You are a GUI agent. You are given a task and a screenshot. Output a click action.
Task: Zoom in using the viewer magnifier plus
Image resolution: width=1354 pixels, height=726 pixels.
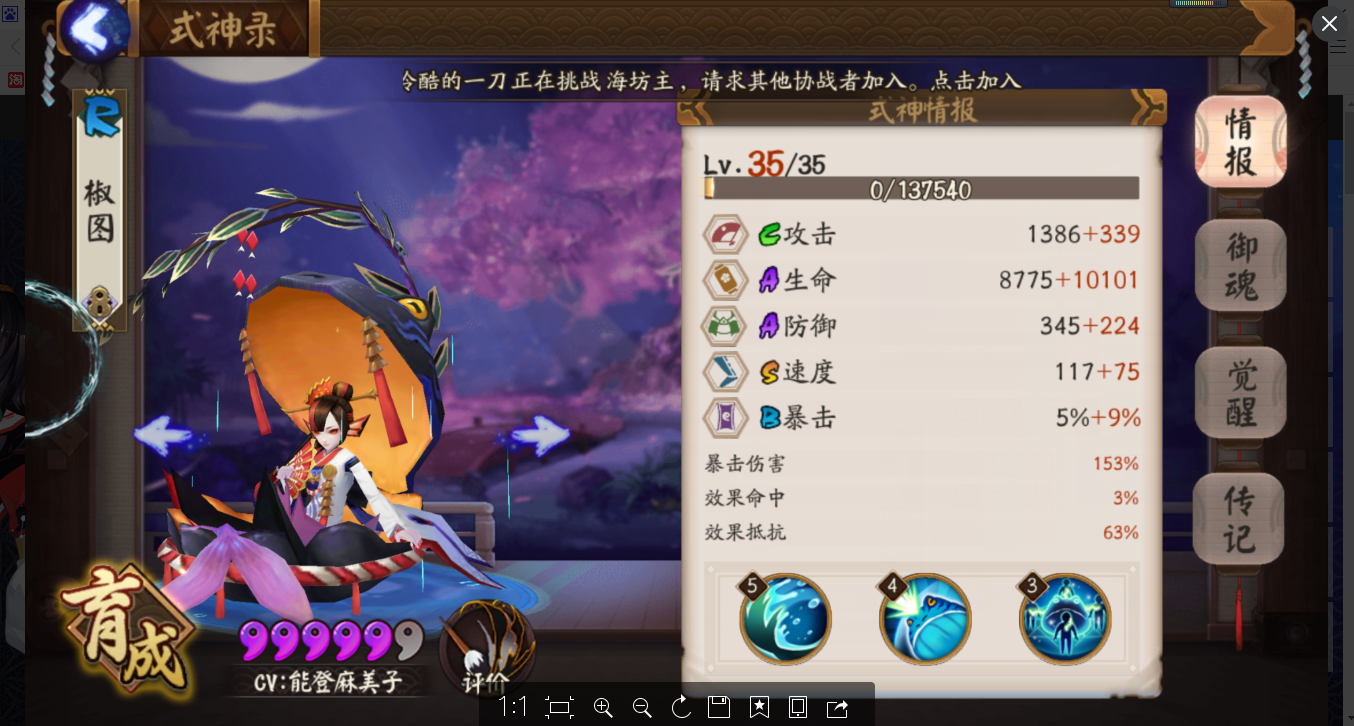(603, 708)
